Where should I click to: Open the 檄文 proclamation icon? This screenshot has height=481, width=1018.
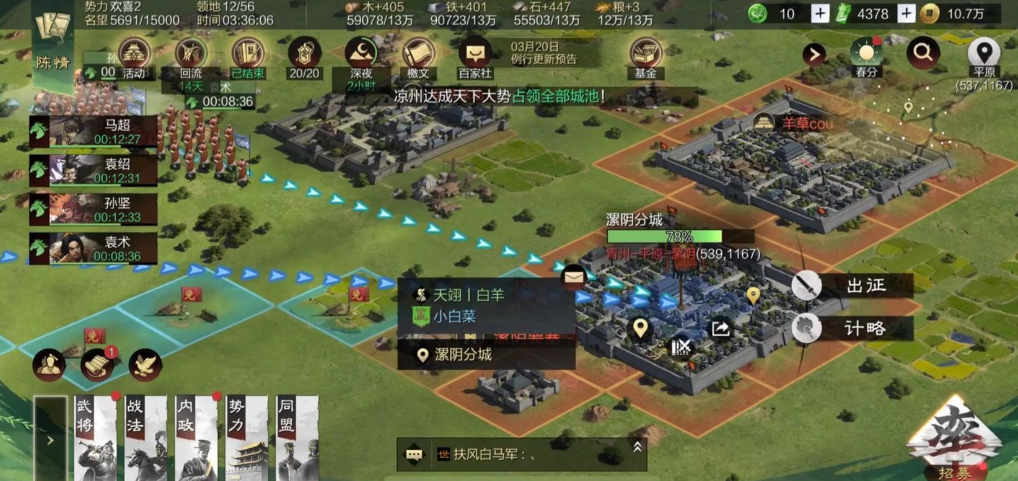(417, 54)
